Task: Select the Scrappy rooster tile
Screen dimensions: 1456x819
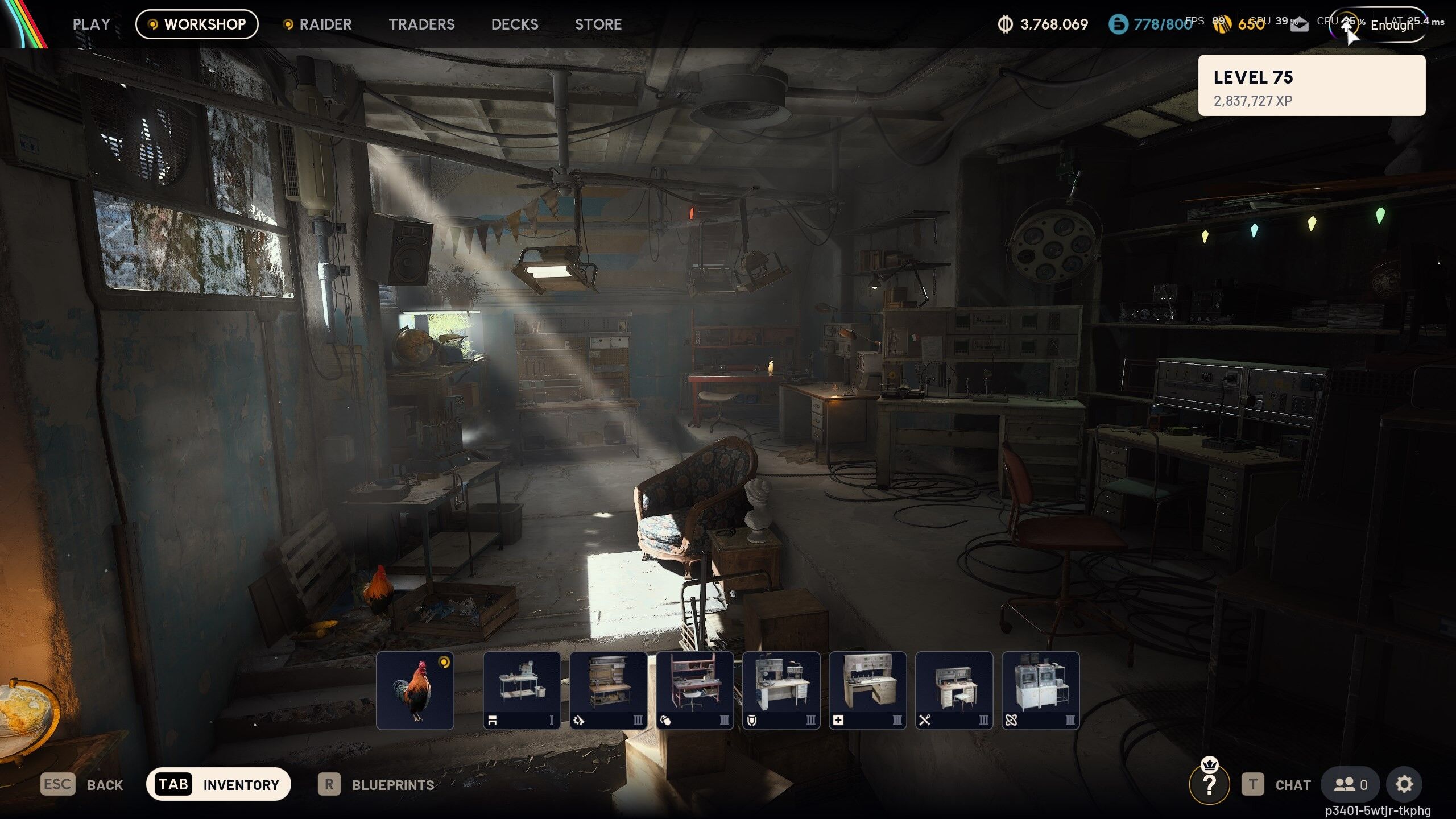Action: [415, 690]
